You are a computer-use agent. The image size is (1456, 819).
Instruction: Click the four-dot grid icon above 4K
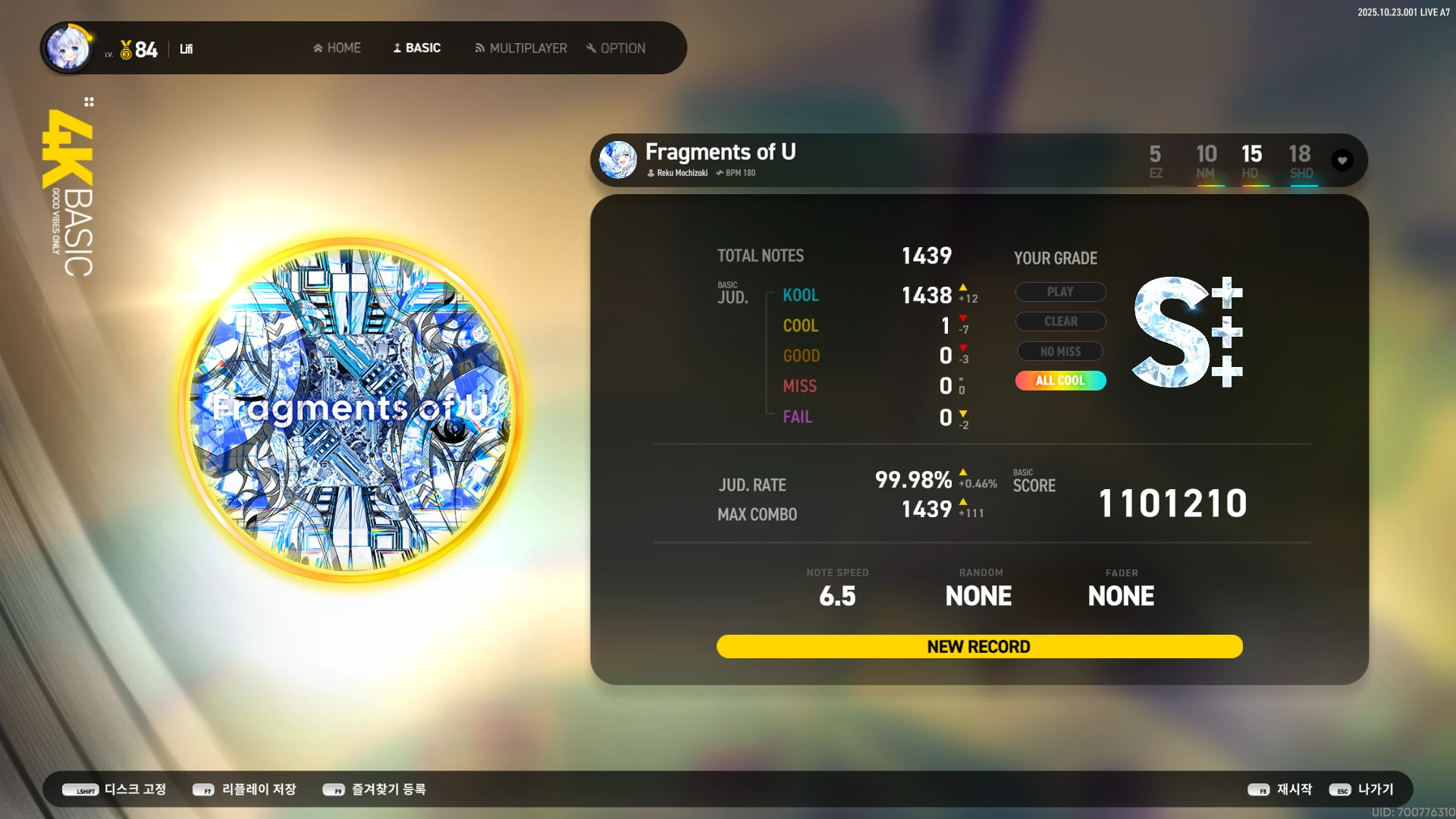pos(89,102)
